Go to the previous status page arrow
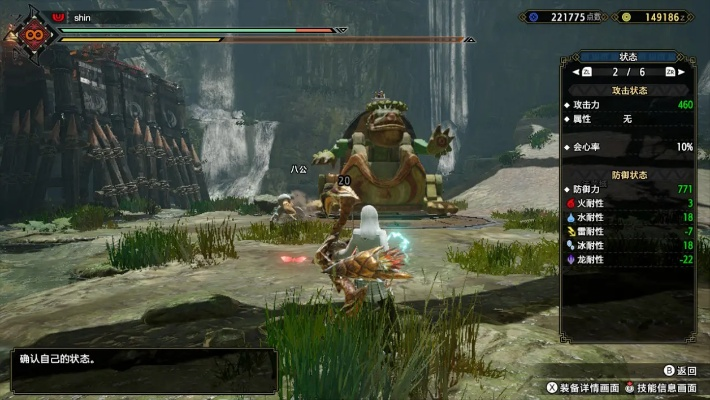 point(573,72)
